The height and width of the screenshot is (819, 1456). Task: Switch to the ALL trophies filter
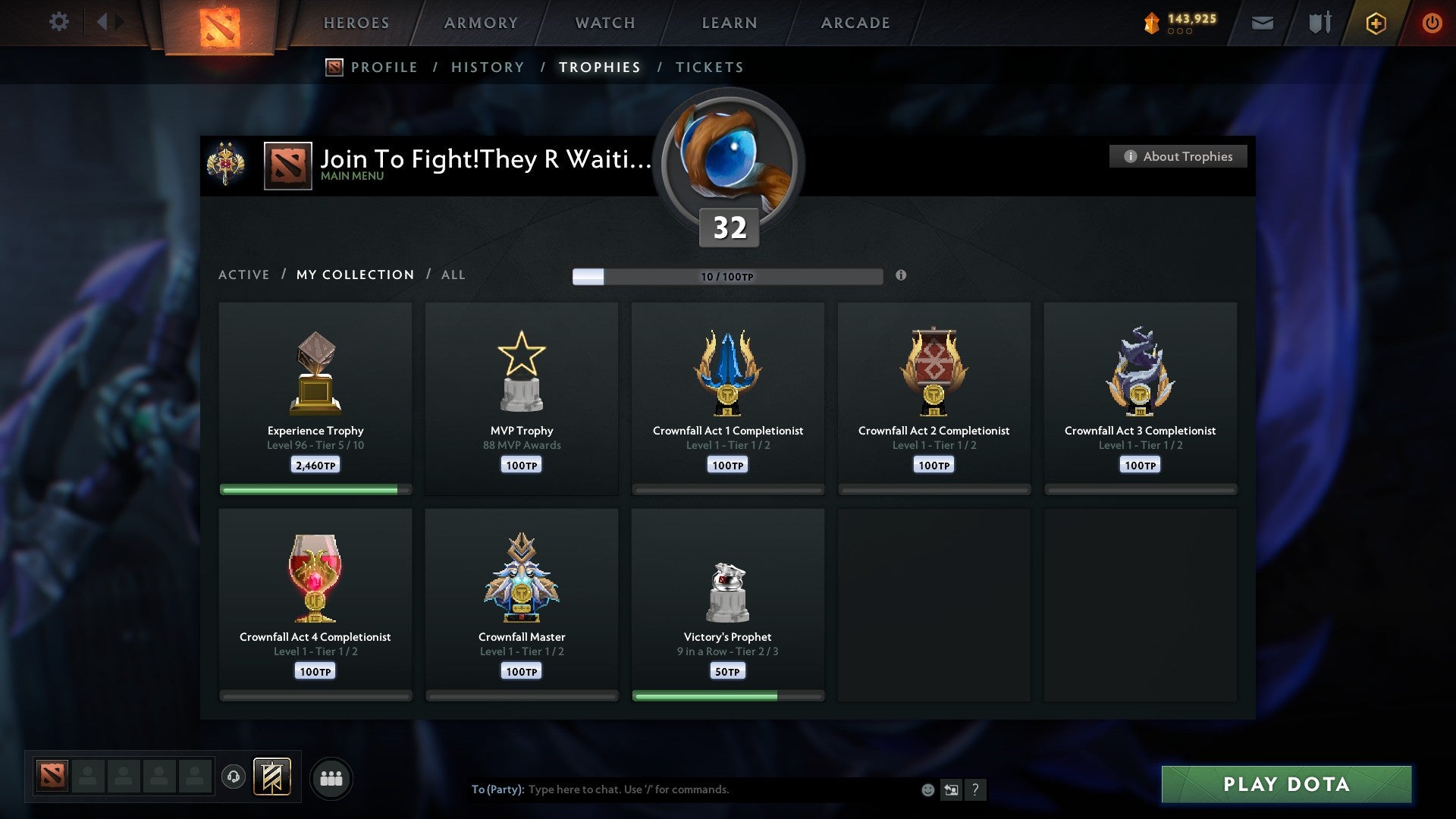(x=453, y=275)
